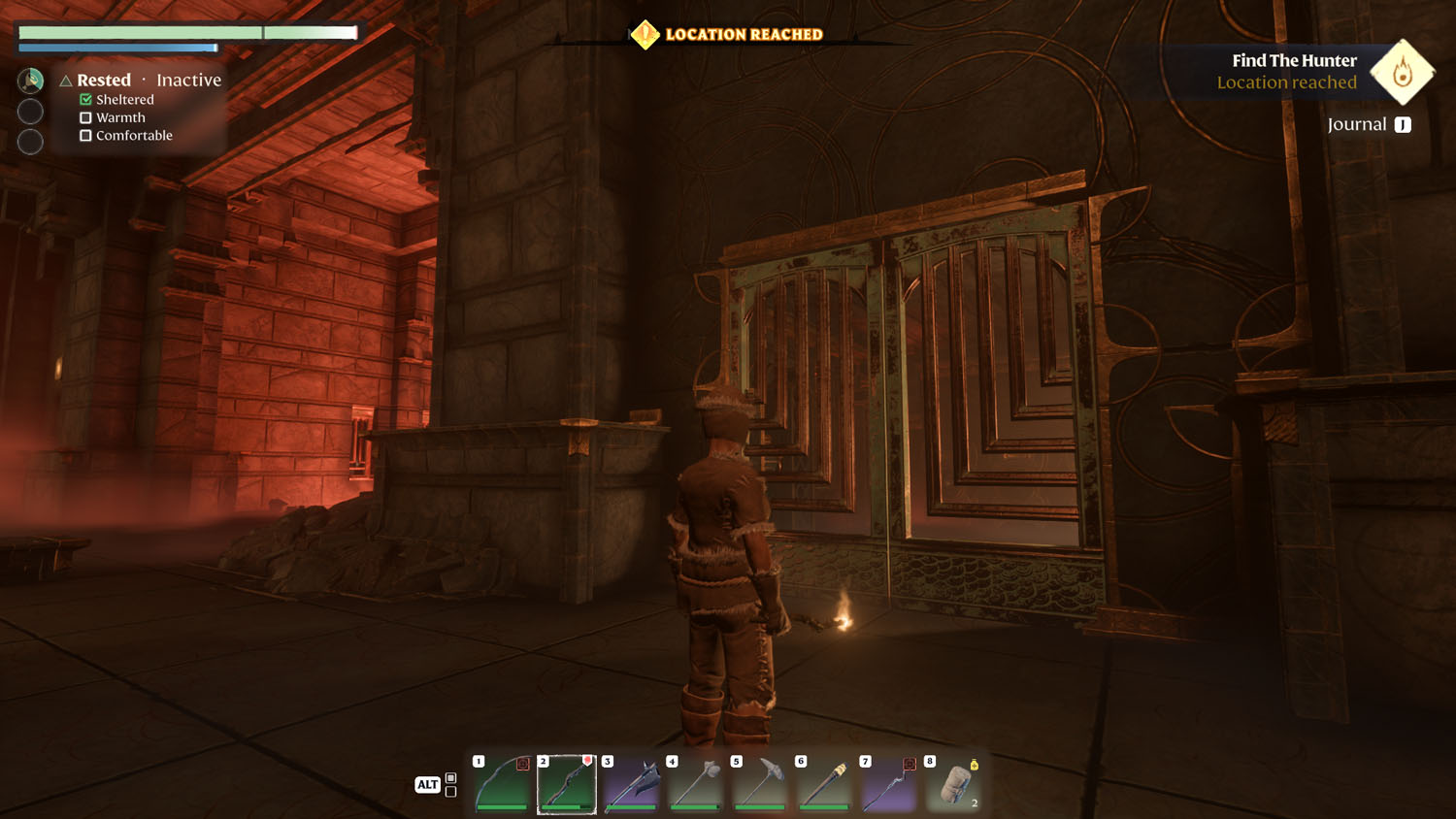Viewport: 1456px width, 819px height.
Task: Equip the staff in slot 7
Action: tap(889, 782)
